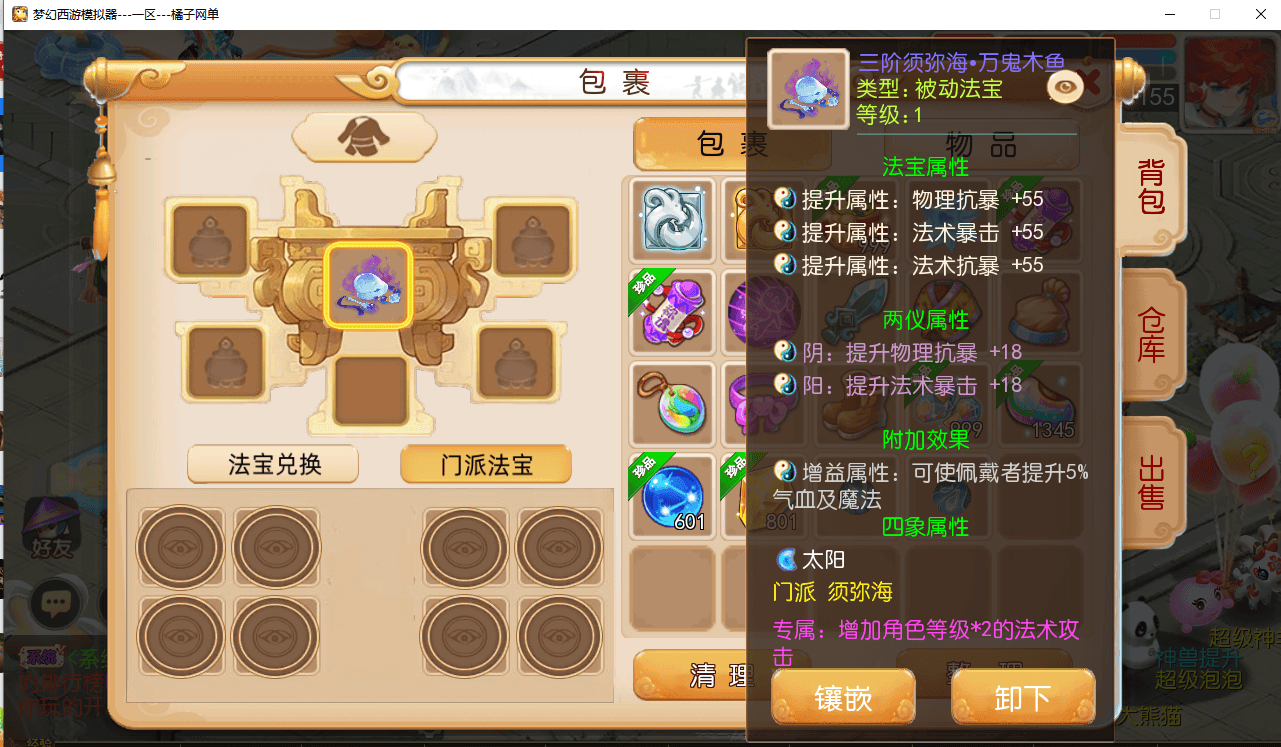This screenshot has width=1281, height=747.
Task: Click the blue crystal item stacked at 601
Action: pos(671,496)
